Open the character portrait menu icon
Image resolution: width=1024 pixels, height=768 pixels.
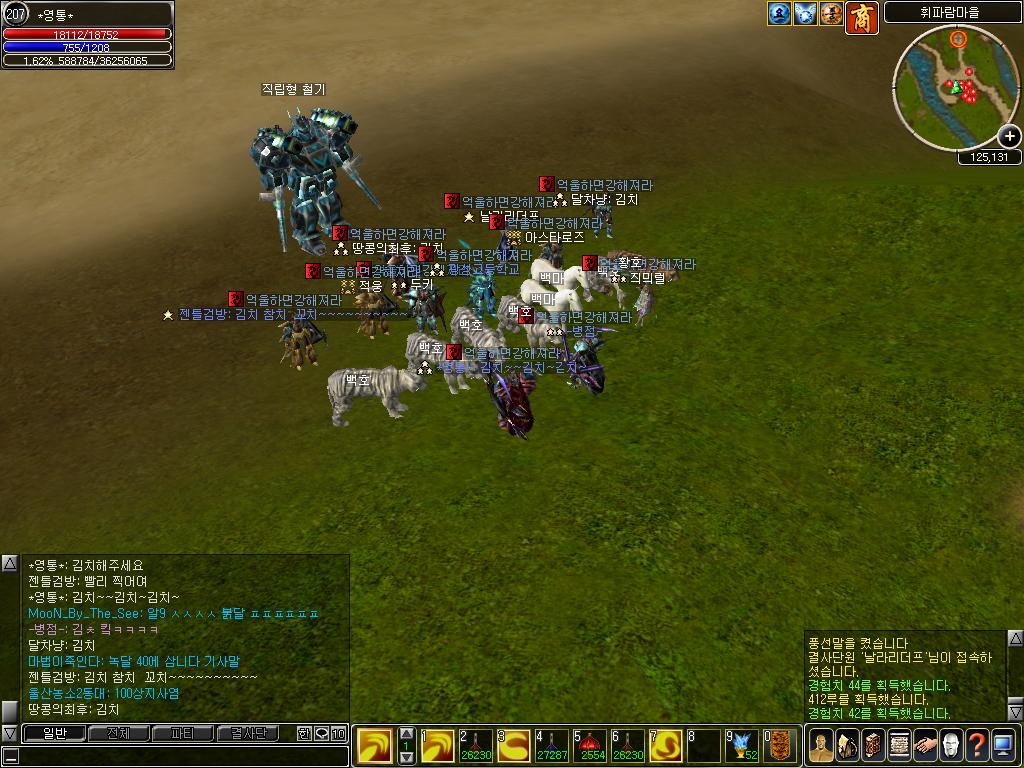[821, 746]
